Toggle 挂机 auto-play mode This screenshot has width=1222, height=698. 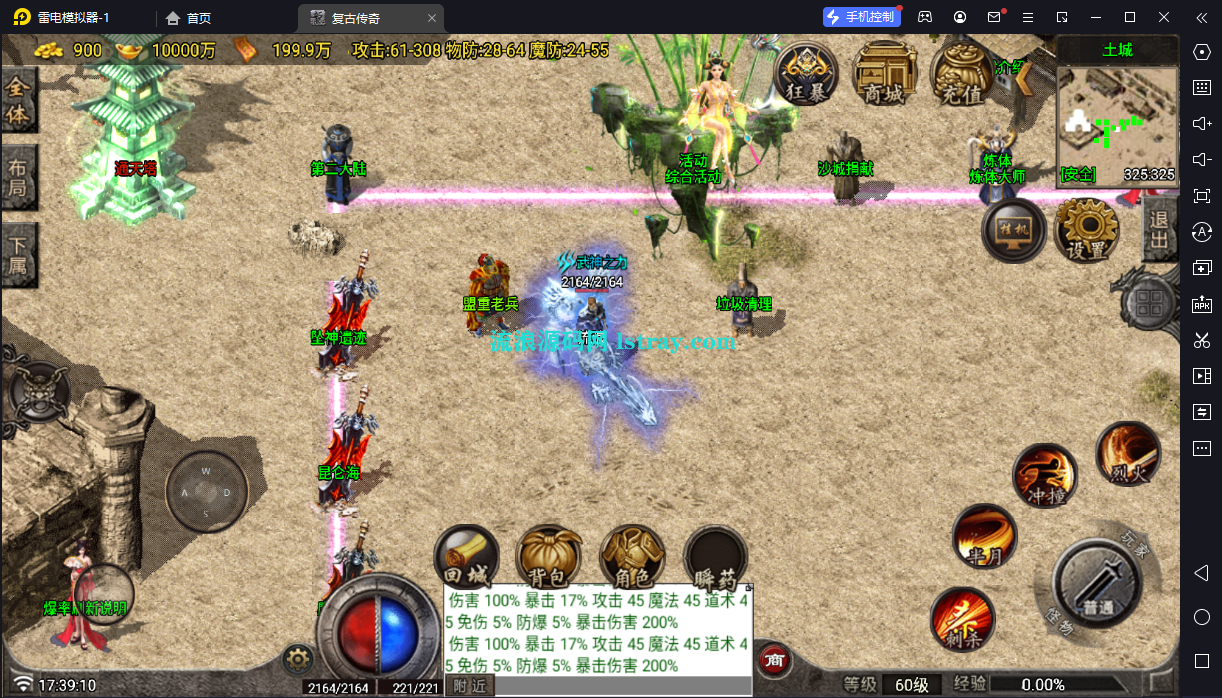coord(1014,230)
